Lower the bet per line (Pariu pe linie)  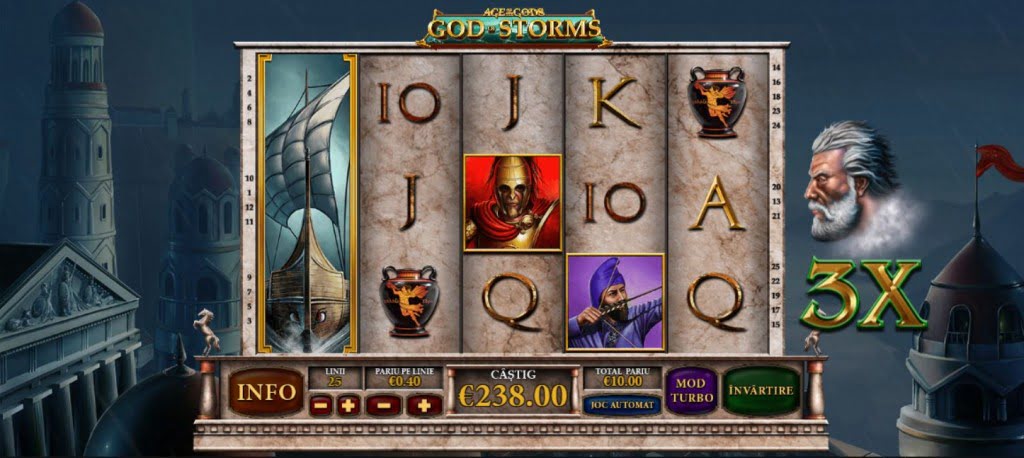tap(386, 405)
